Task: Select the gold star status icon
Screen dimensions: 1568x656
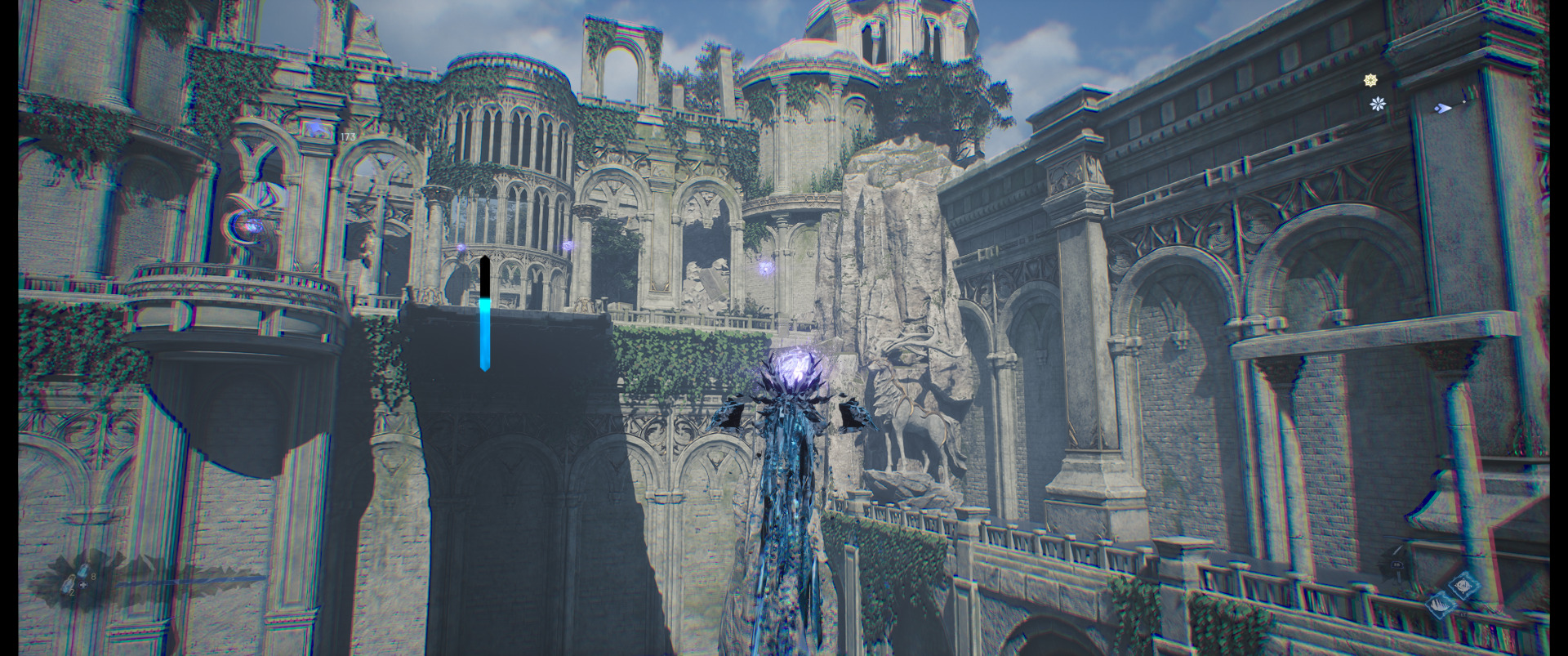Action: (x=1371, y=80)
